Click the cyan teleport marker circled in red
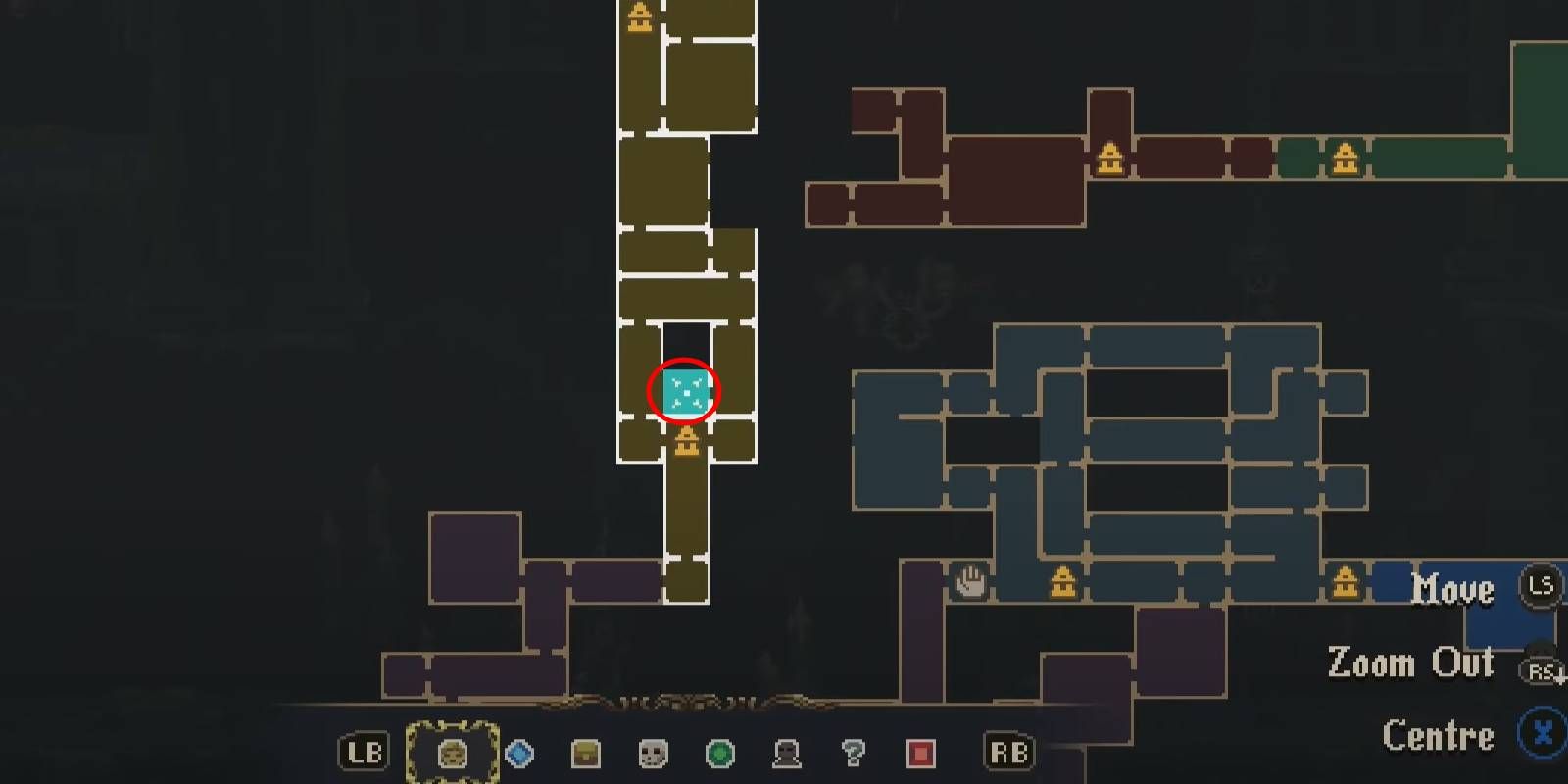This screenshot has width=1568, height=784. tap(686, 391)
